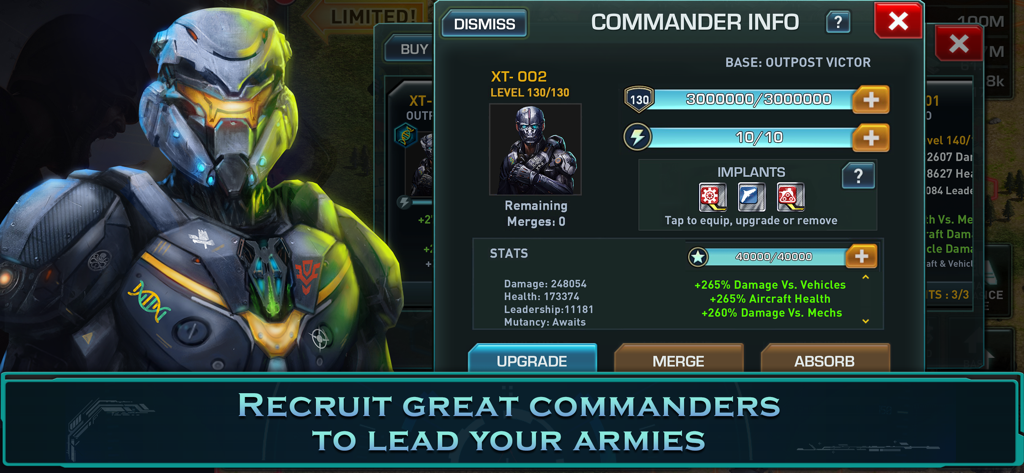Absorb the commander

pos(824,360)
